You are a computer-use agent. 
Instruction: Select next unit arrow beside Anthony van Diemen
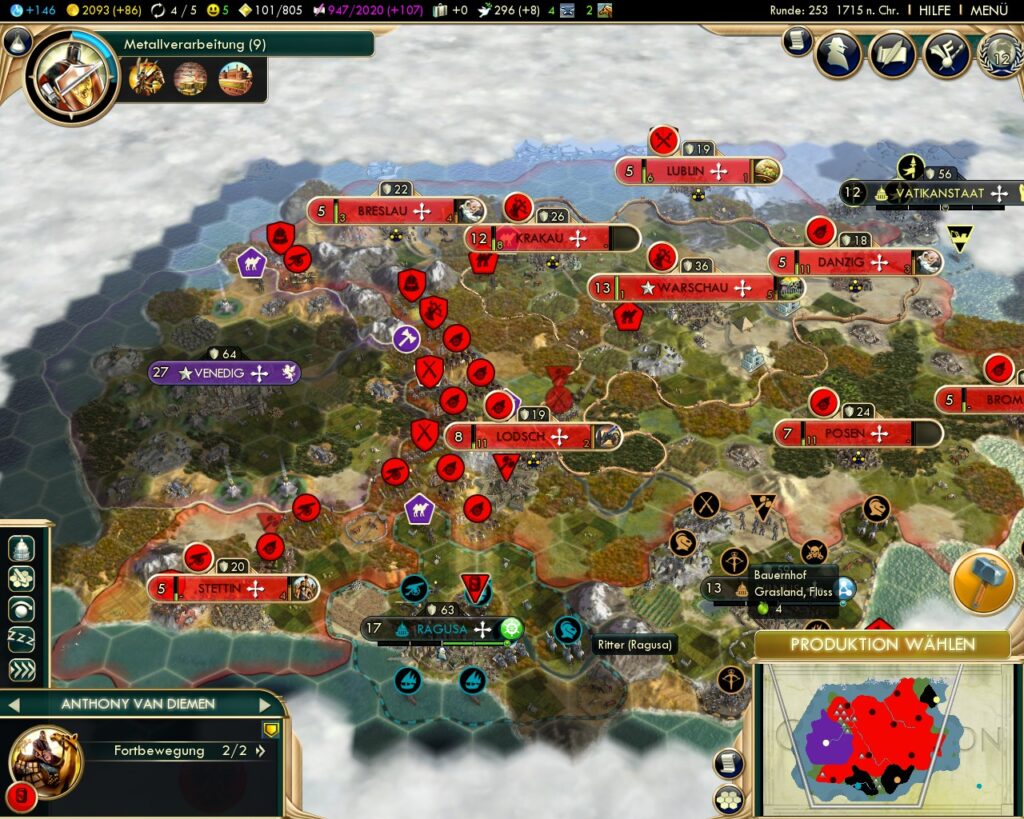click(x=265, y=703)
